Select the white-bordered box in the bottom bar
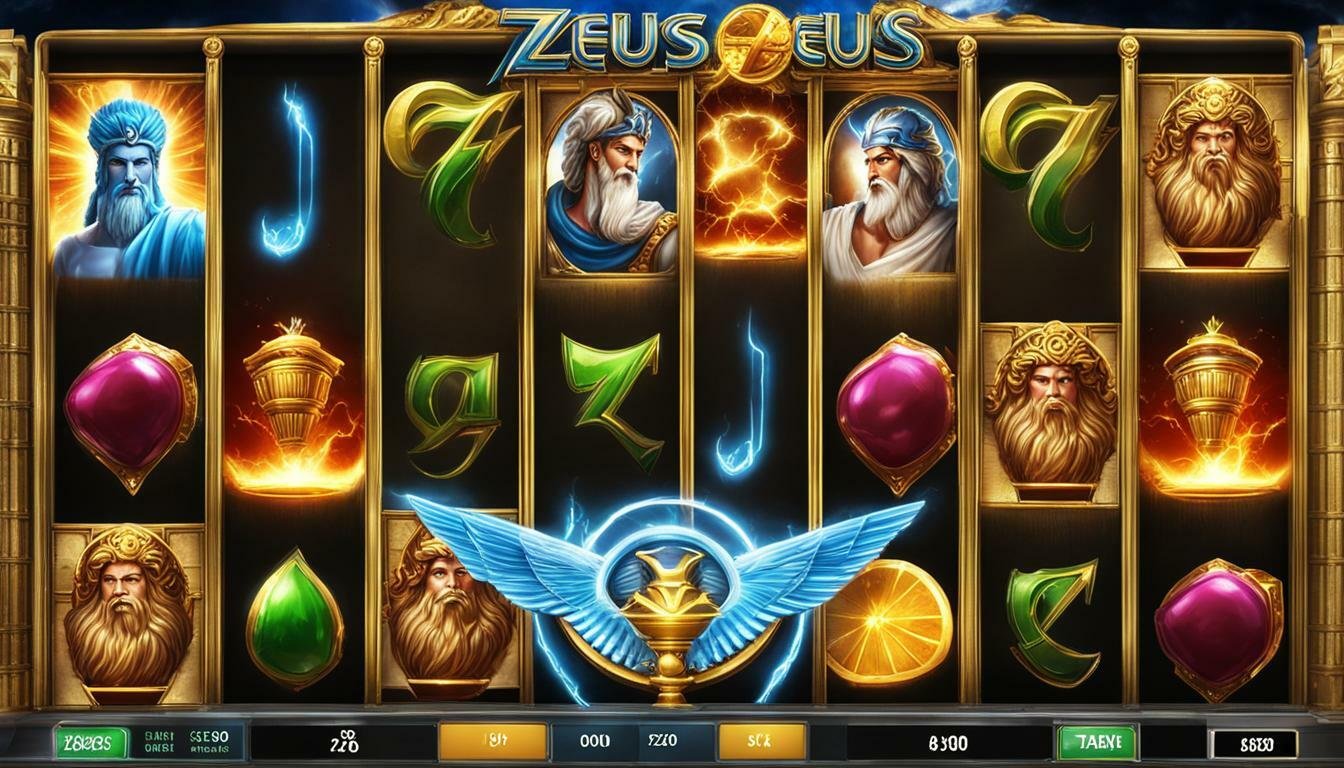Viewport: 1344px width, 768px height. pos(1253,743)
